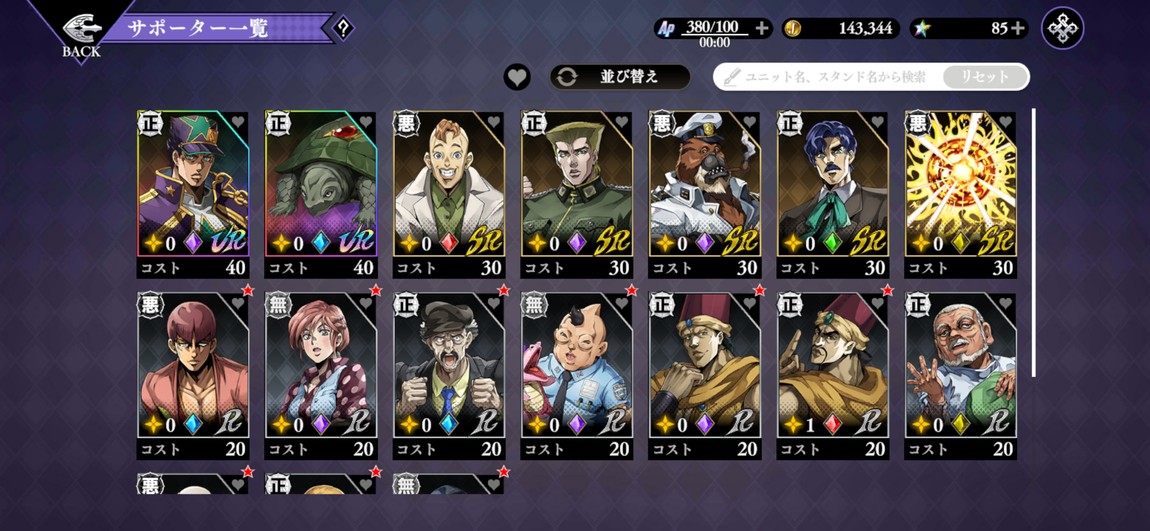Go back with the BACK button
This screenshot has height=531, width=1150.
[80, 33]
